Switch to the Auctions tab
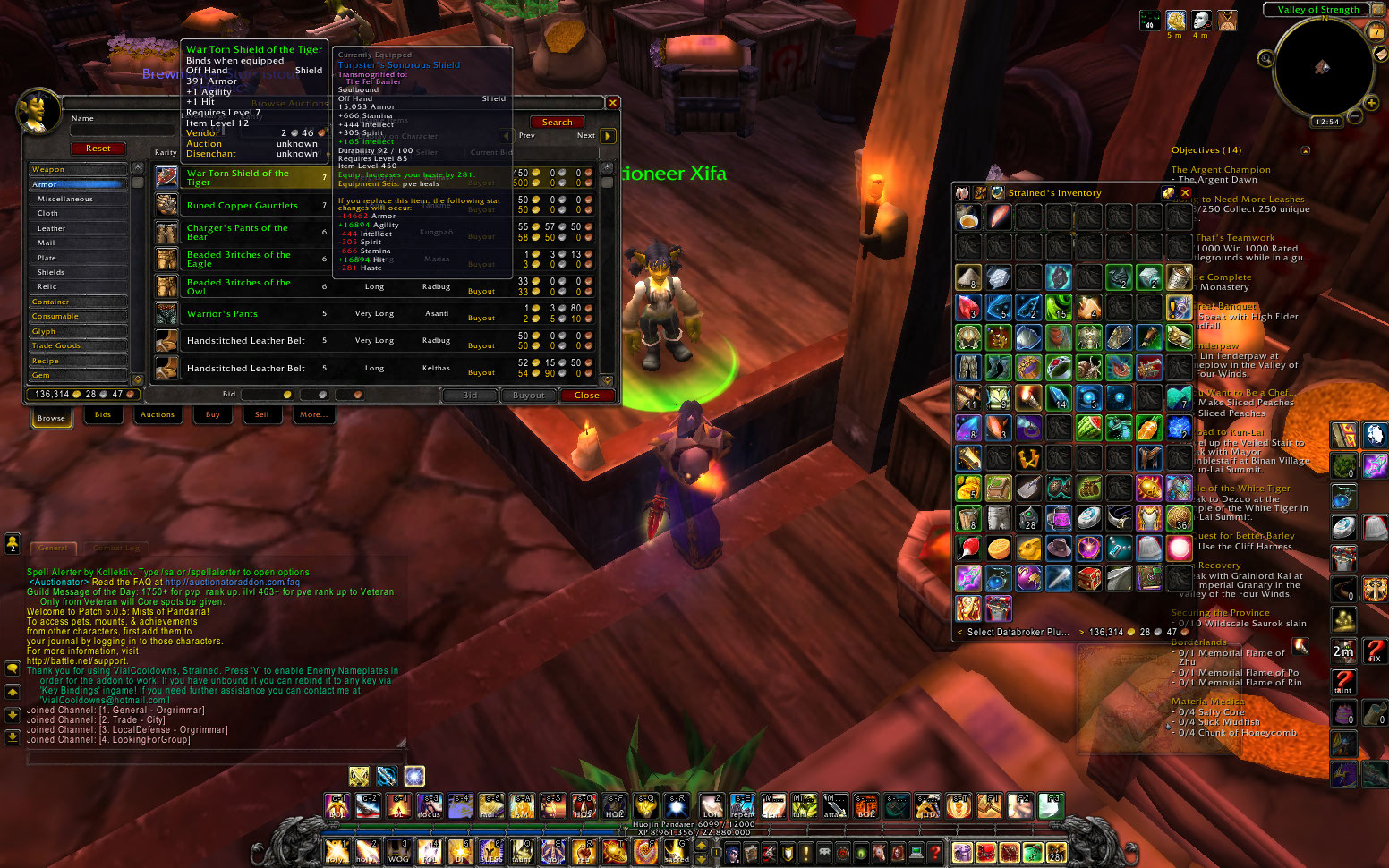 tap(158, 415)
